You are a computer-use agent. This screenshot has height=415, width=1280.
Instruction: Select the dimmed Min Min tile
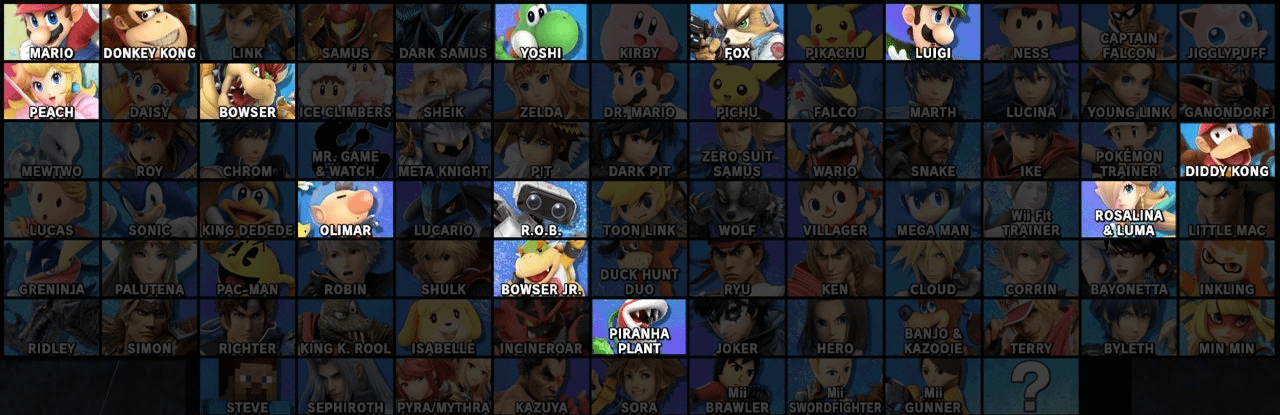1228,326
